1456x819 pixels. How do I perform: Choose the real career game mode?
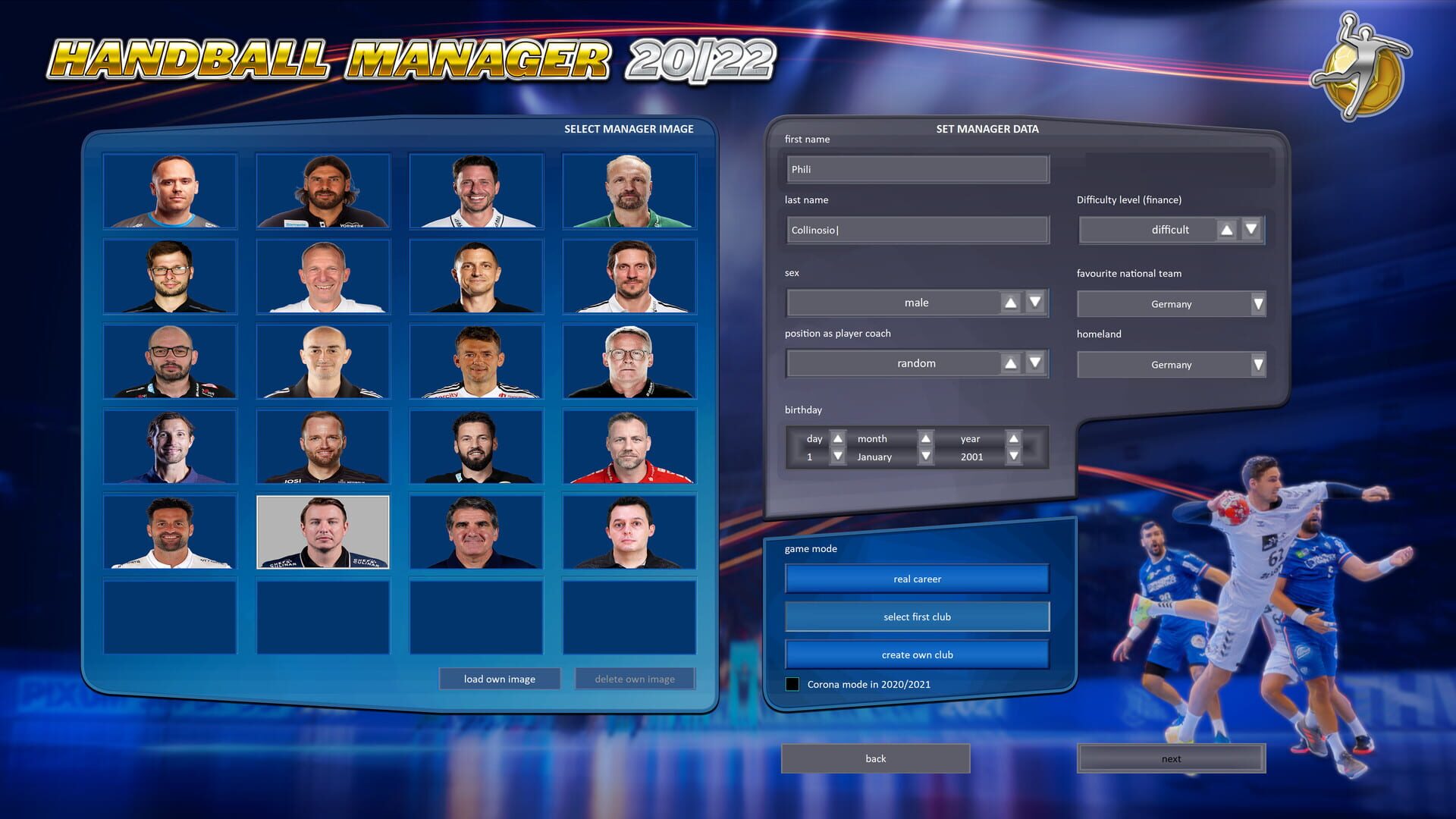917,578
